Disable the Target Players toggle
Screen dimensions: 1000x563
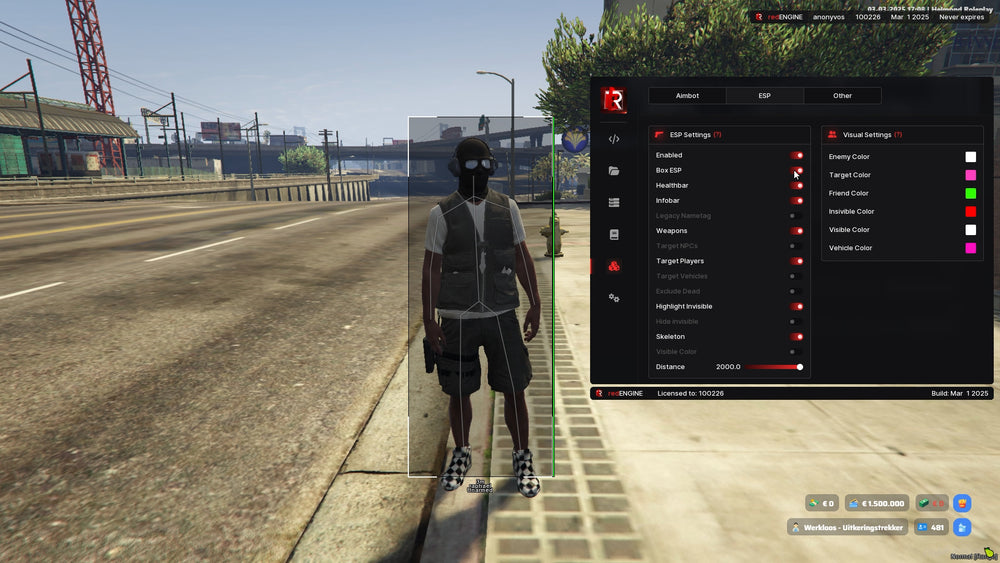click(x=797, y=261)
